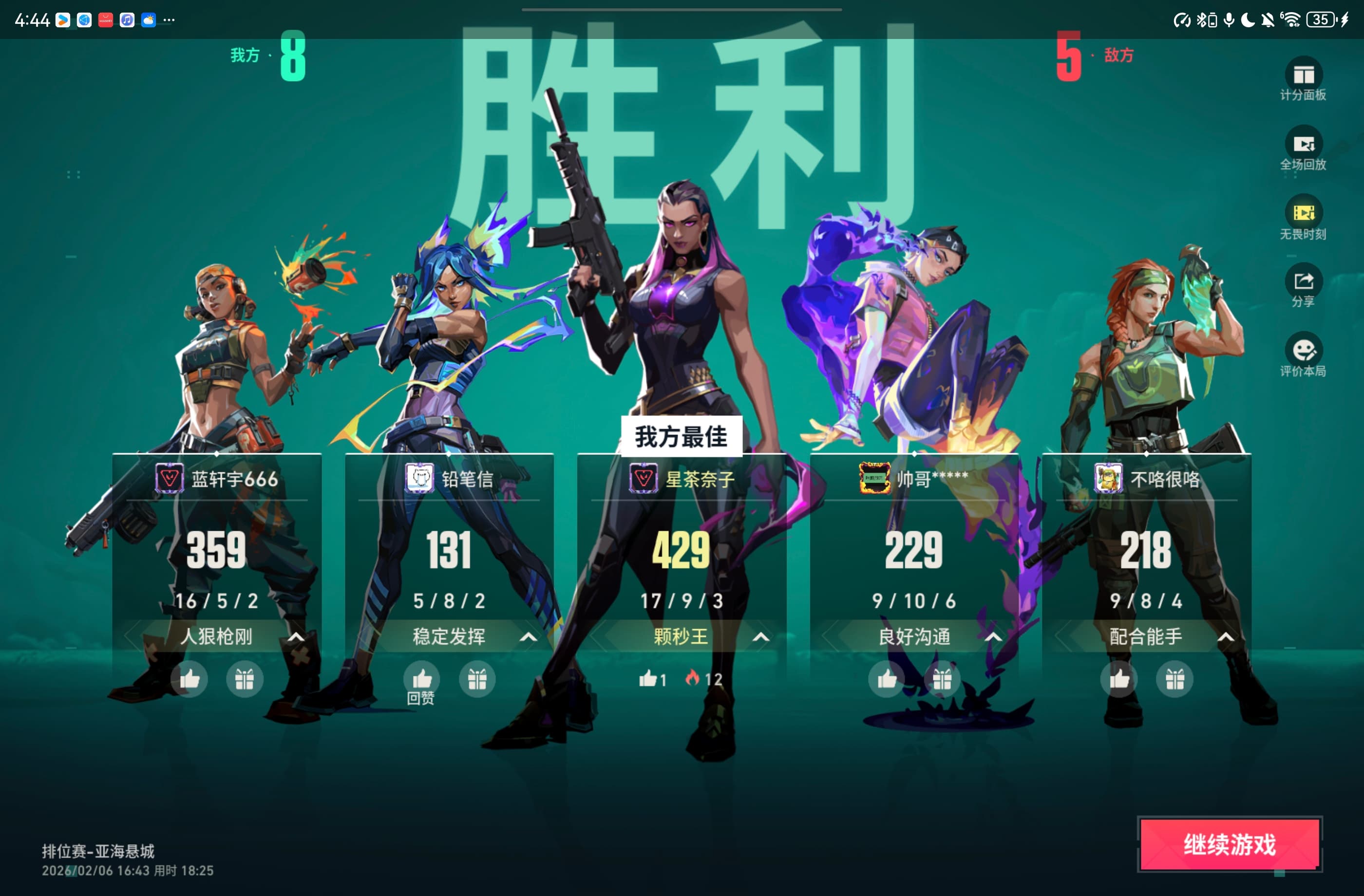This screenshot has height=896, width=1364.
Task: Like the player 帅哥*****
Action: 886,679
